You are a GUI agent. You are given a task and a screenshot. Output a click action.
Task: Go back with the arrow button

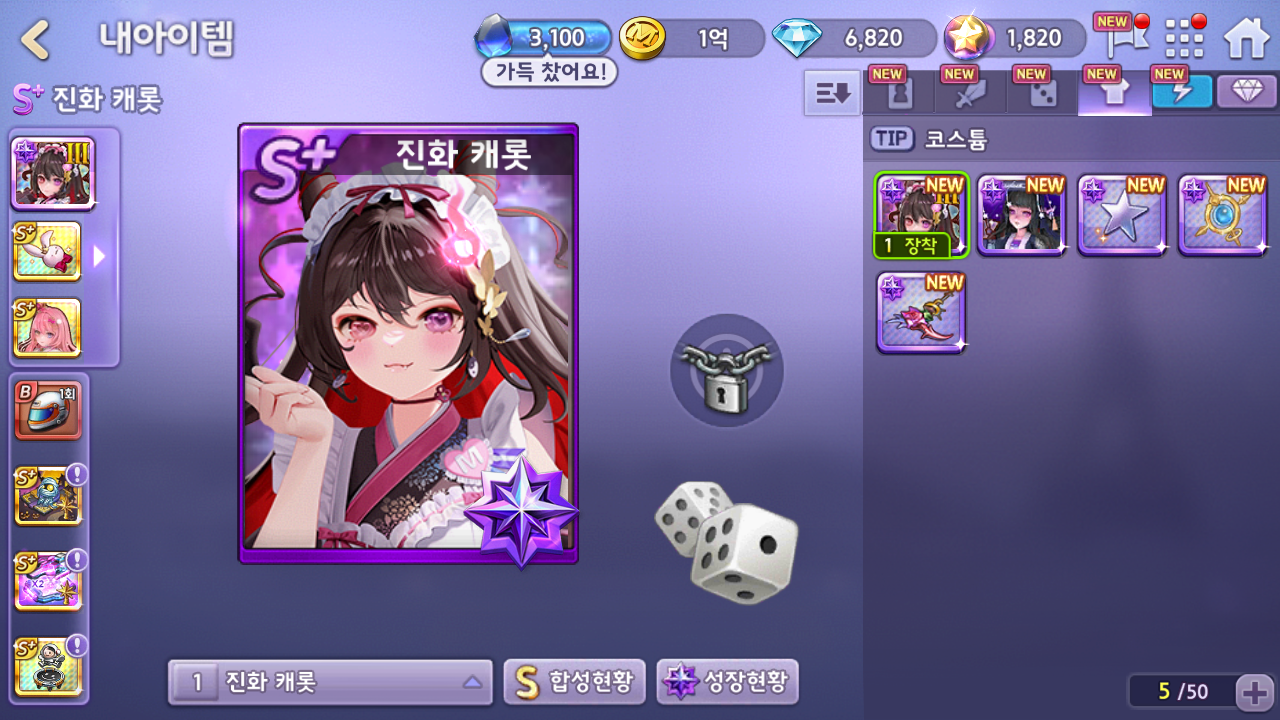click(x=36, y=39)
